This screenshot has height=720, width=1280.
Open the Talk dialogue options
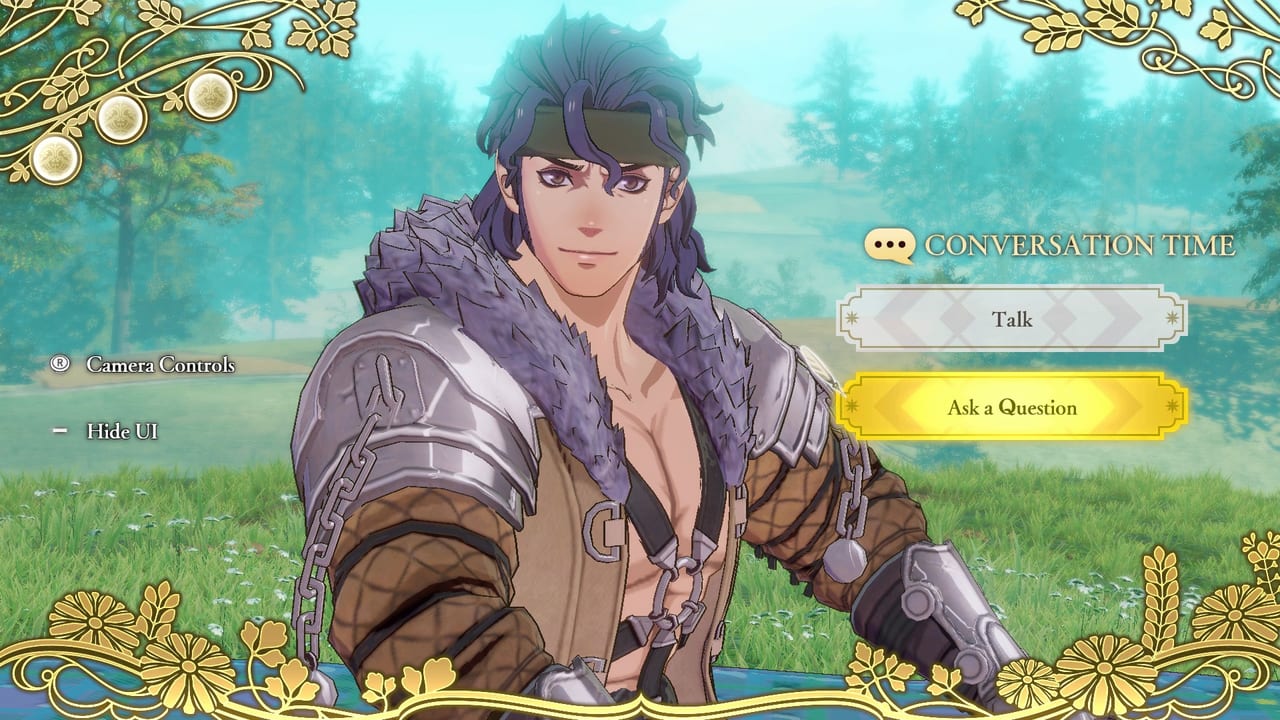1013,320
